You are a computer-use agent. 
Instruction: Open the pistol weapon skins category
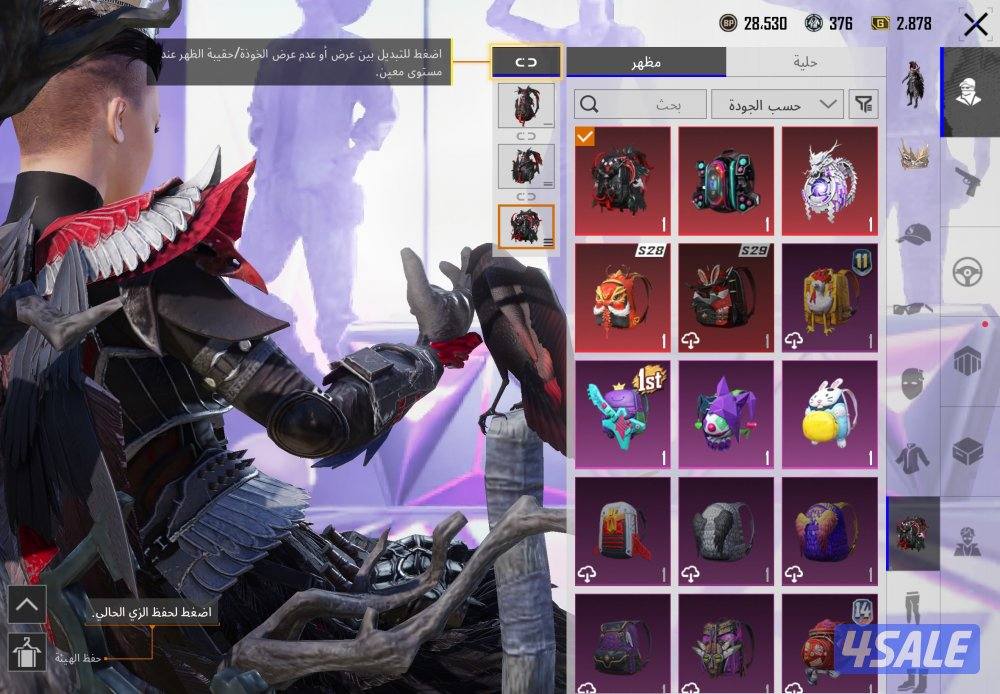[x=914, y=181]
